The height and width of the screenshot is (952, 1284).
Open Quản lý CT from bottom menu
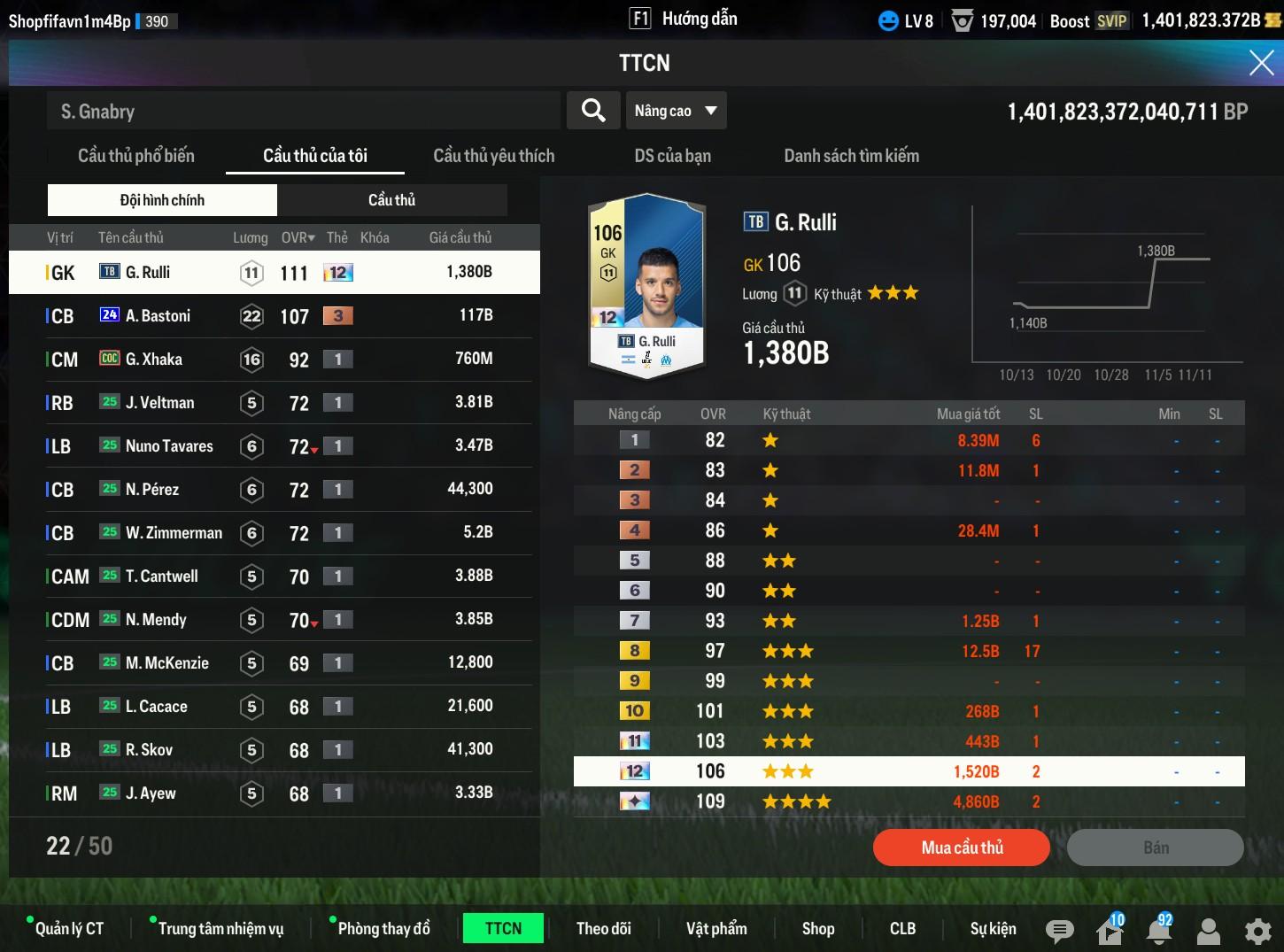(69, 928)
